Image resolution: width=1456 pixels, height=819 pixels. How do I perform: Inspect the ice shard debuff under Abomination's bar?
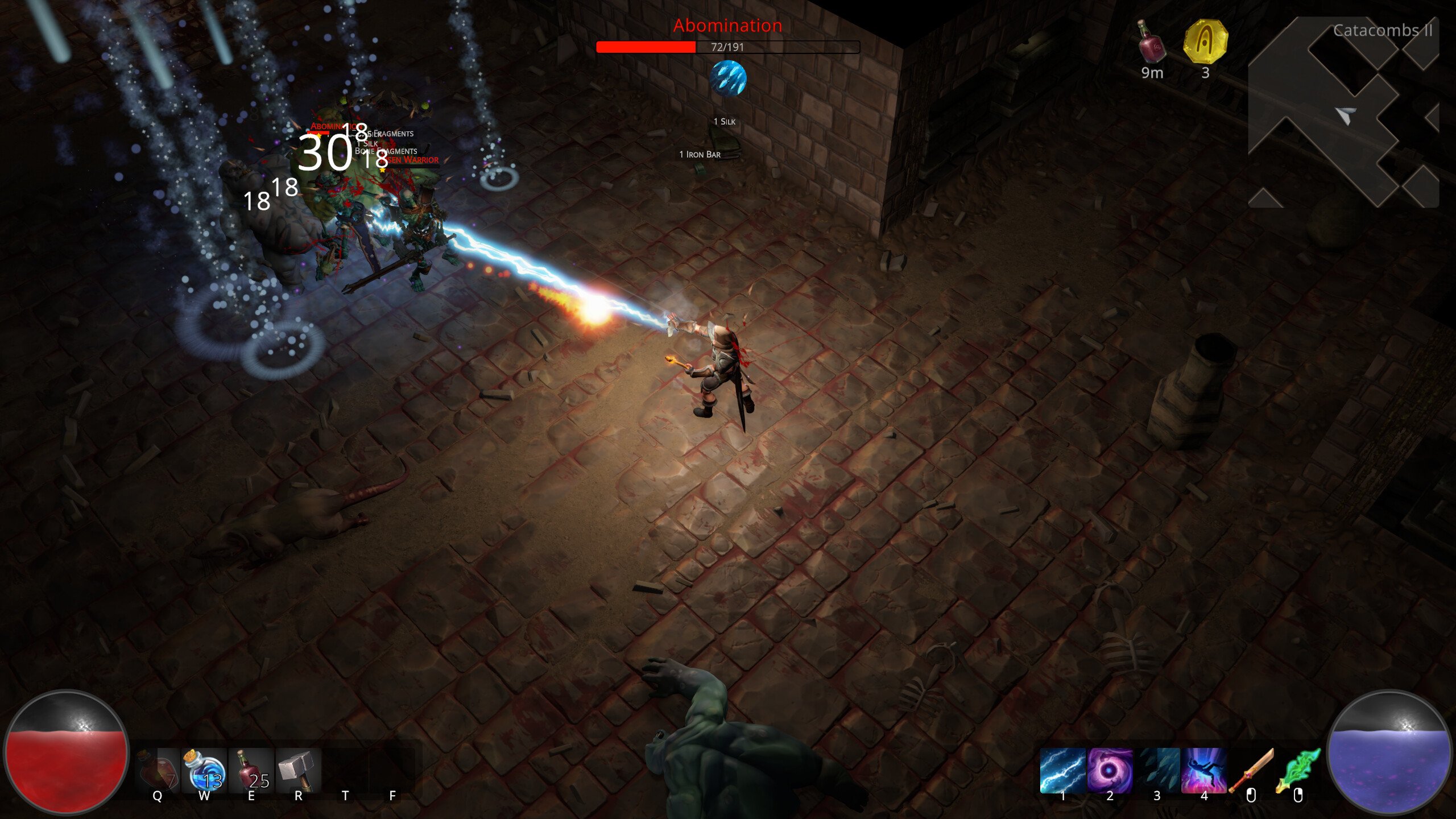point(727,78)
